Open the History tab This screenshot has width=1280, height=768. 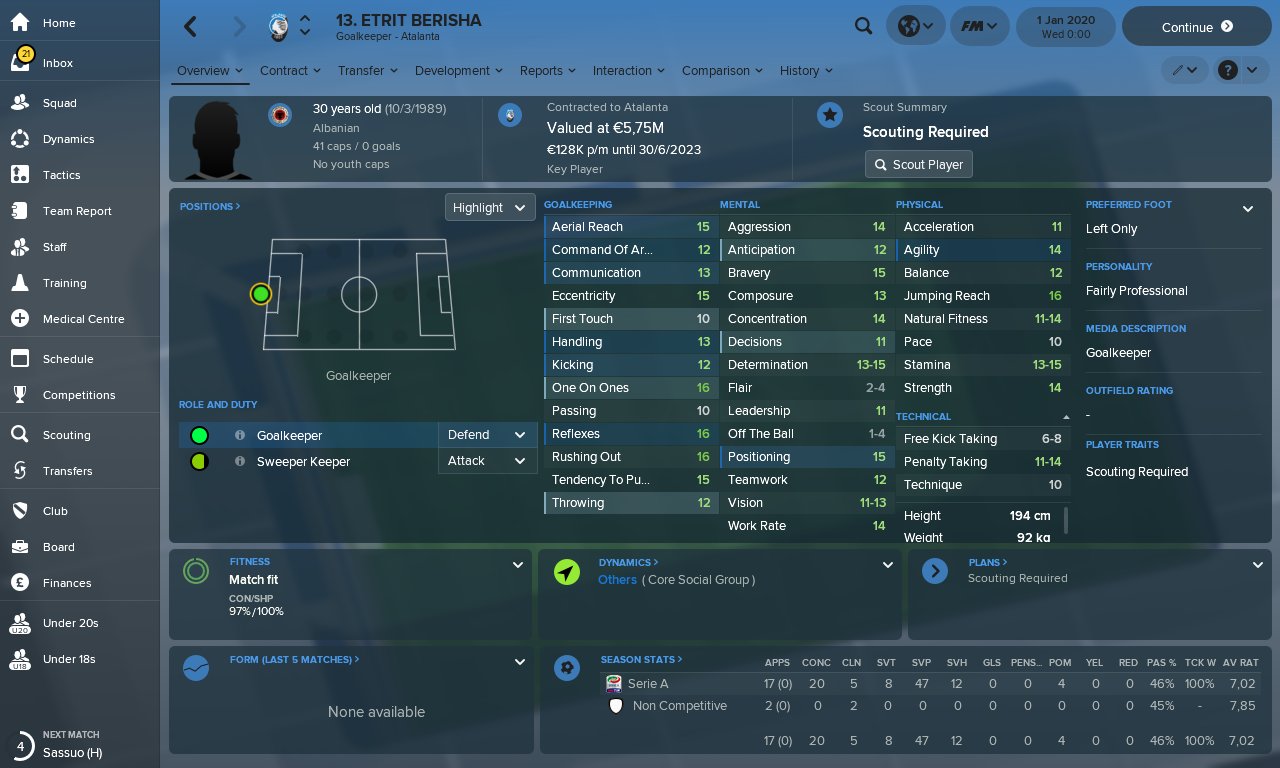point(806,71)
